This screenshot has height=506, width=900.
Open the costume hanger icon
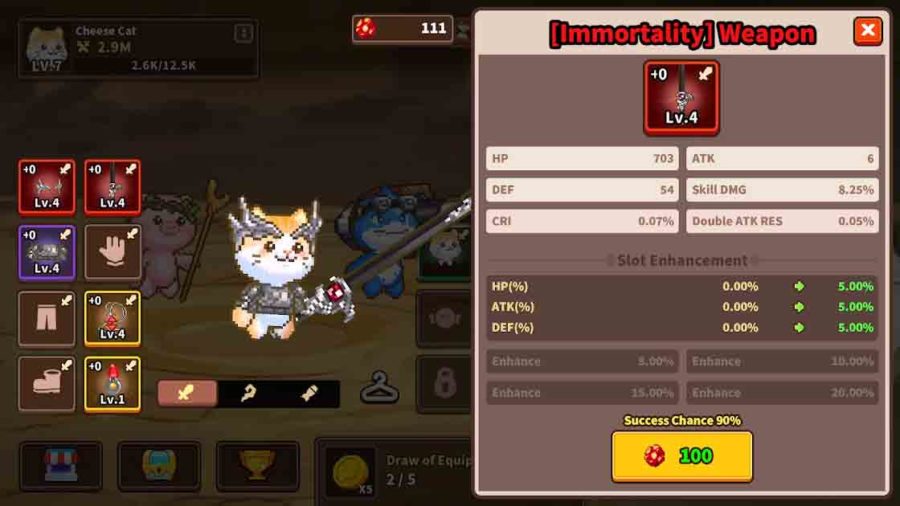pyautogui.click(x=380, y=387)
